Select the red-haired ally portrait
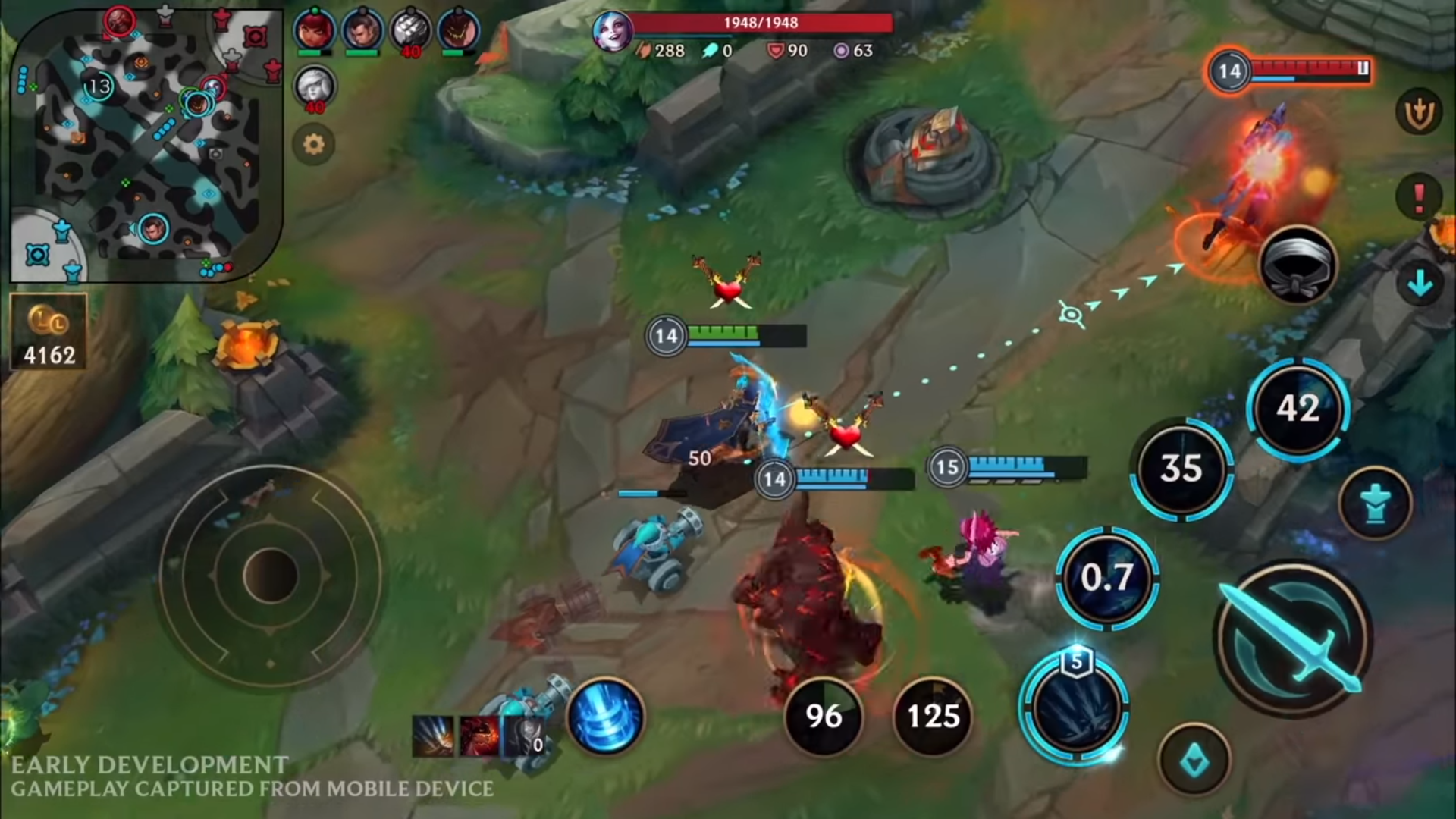The width and height of the screenshot is (1456, 819). 314,32
